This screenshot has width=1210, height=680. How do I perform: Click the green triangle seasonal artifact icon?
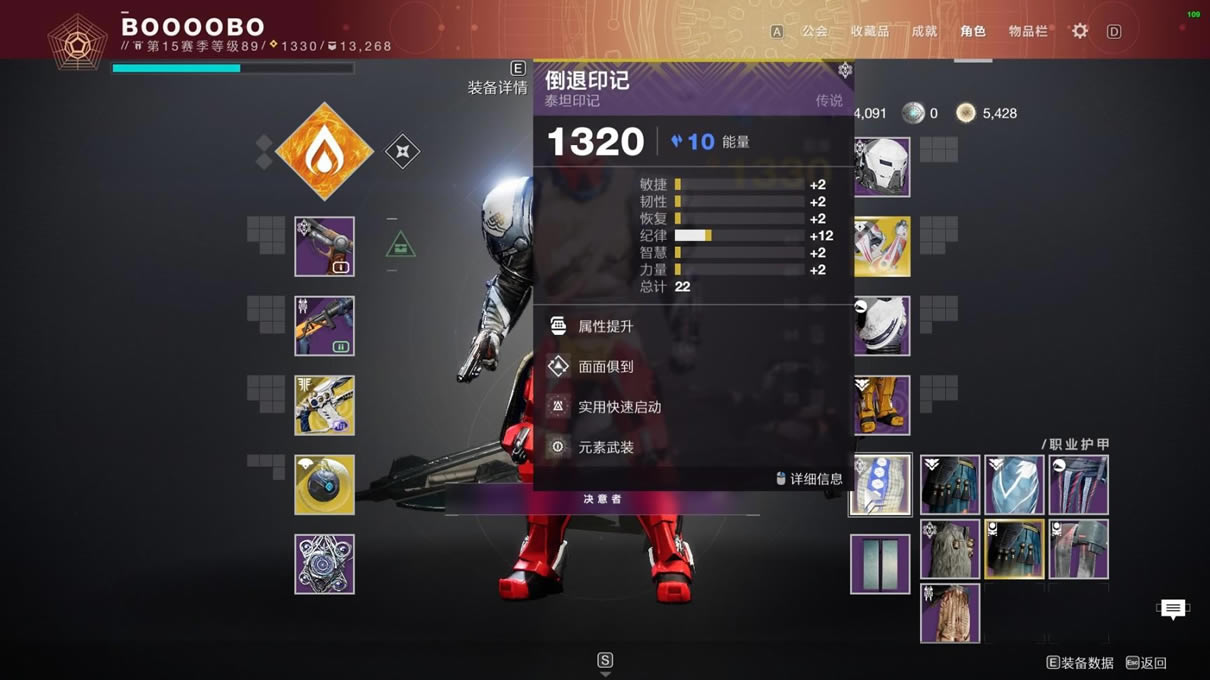click(401, 245)
